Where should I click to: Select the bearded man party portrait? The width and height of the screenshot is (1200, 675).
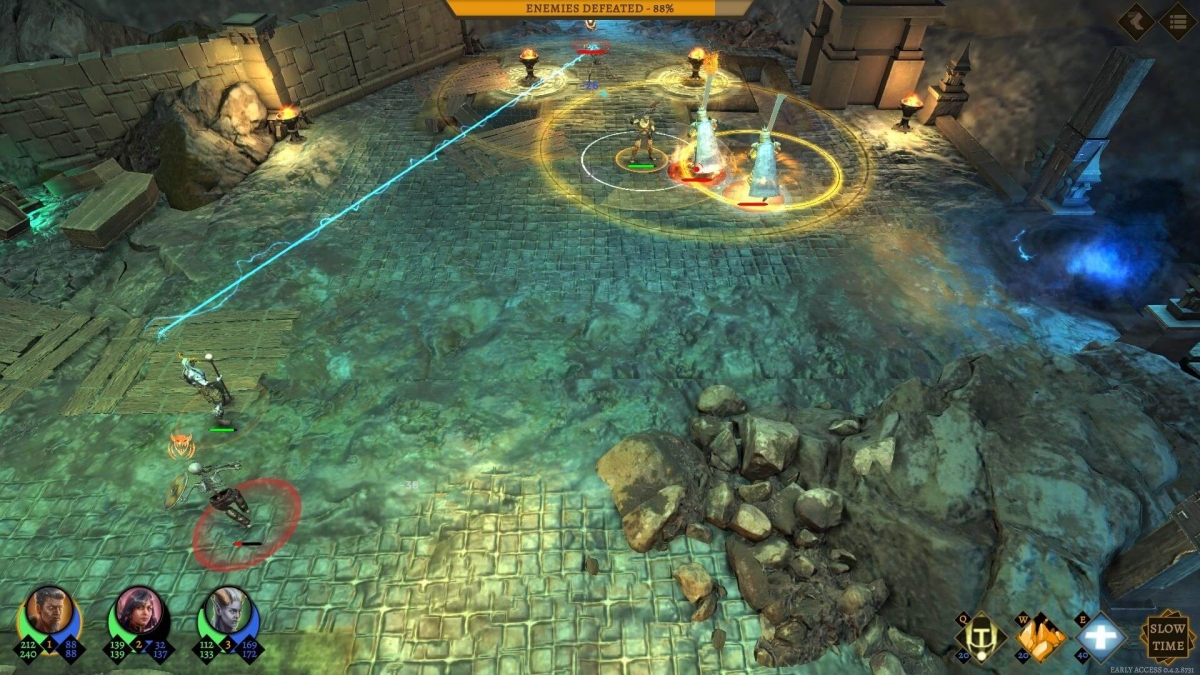point(49,610)
